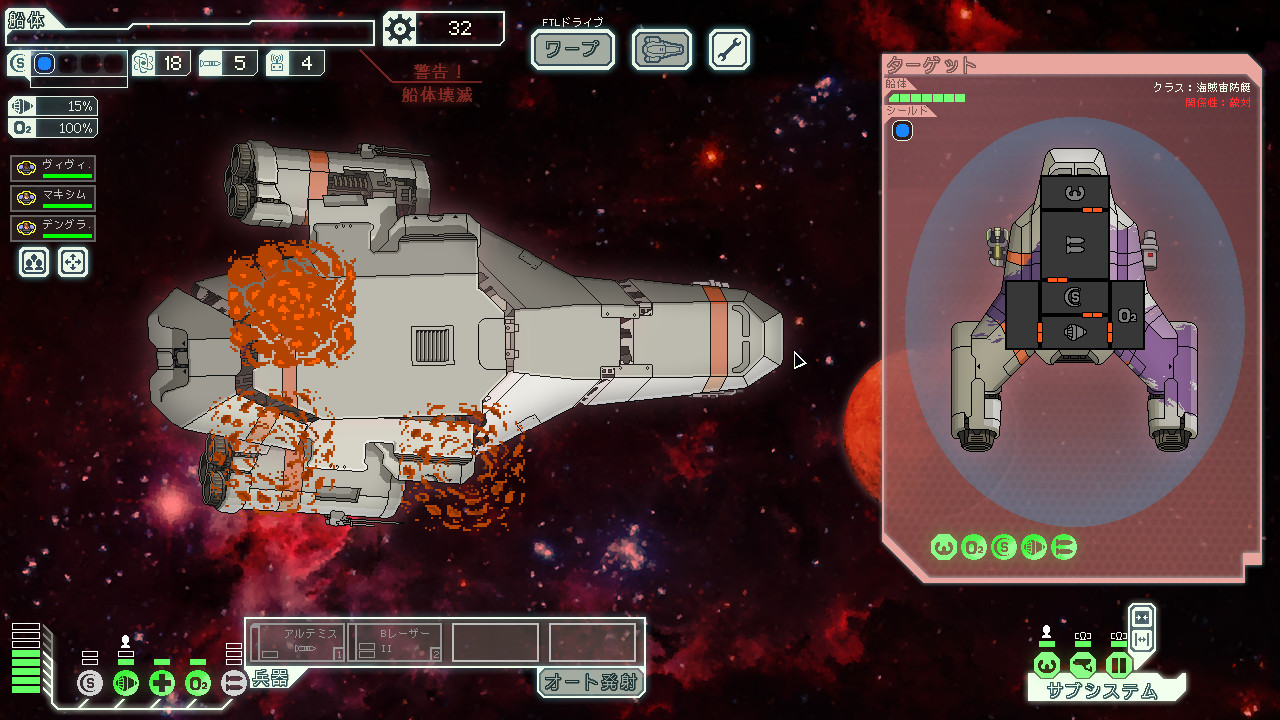Select the Bレーザー II weapon slot

coord(395,642)
